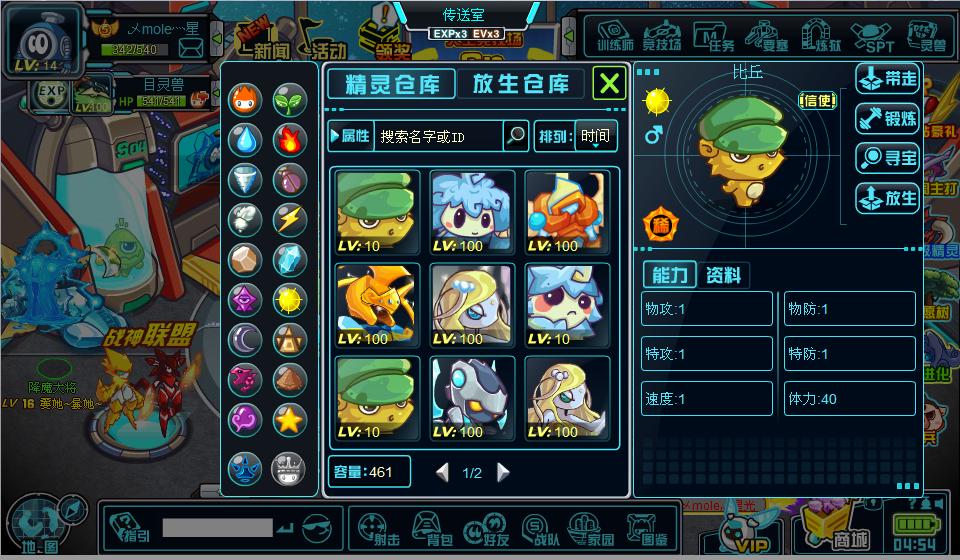This screenshot has width=960, height=560.
Task: Filter by the water drop attribute
Action: pyautogui.click(x=245, y=139)
